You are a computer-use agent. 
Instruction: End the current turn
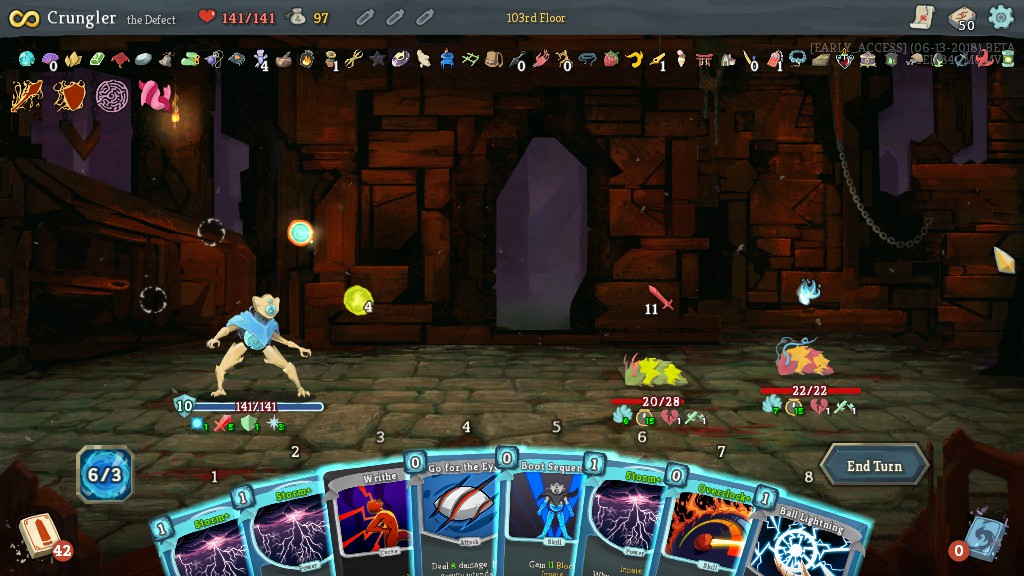tap(874, 466)
